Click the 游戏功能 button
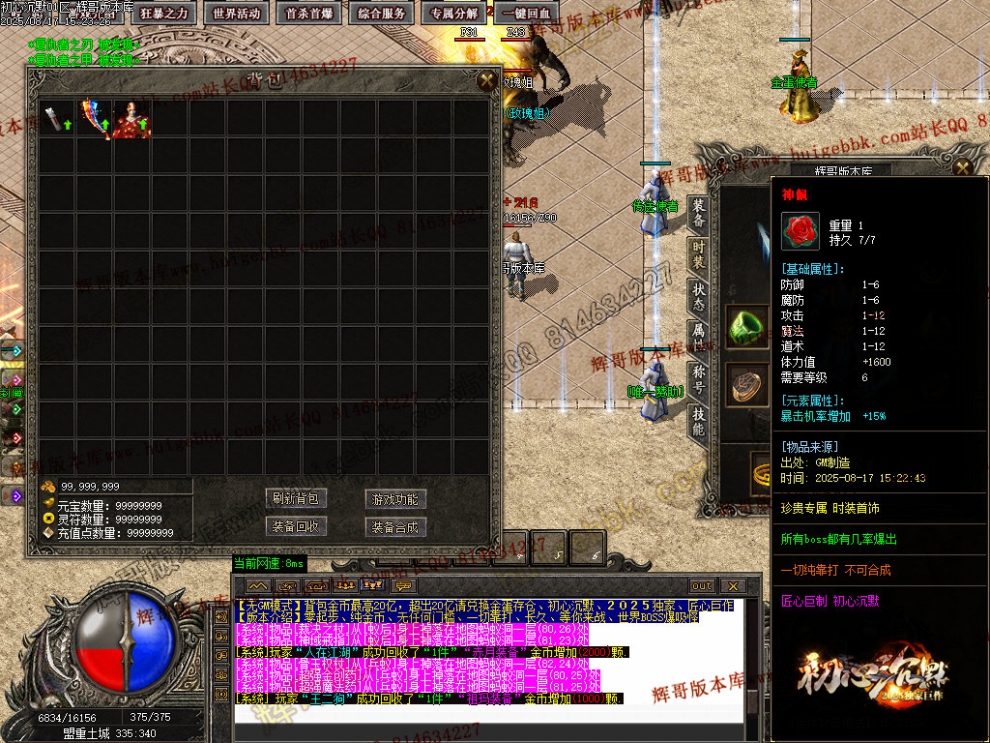 coord(395,498)
